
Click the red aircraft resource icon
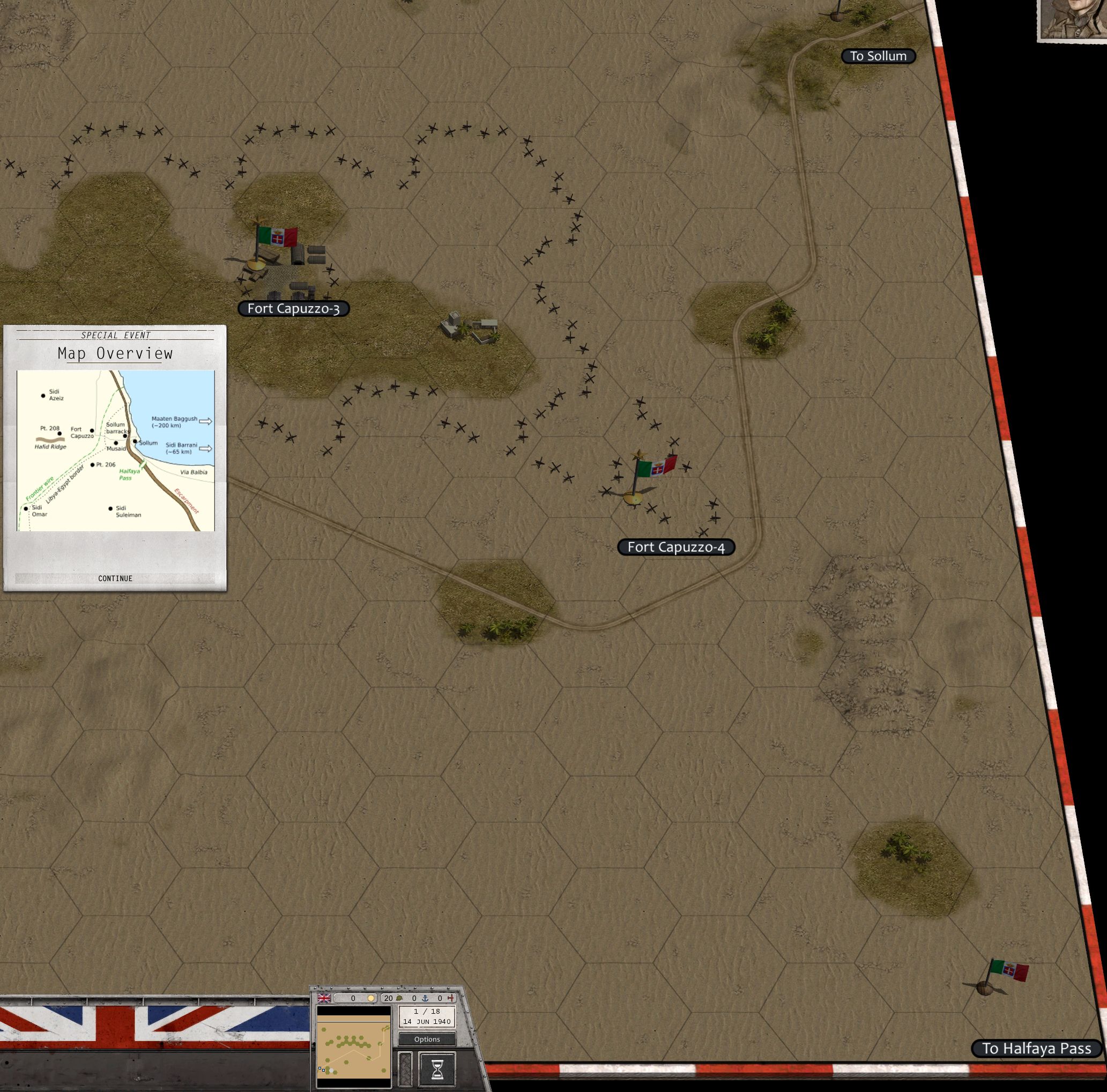(x=451, y=999)
